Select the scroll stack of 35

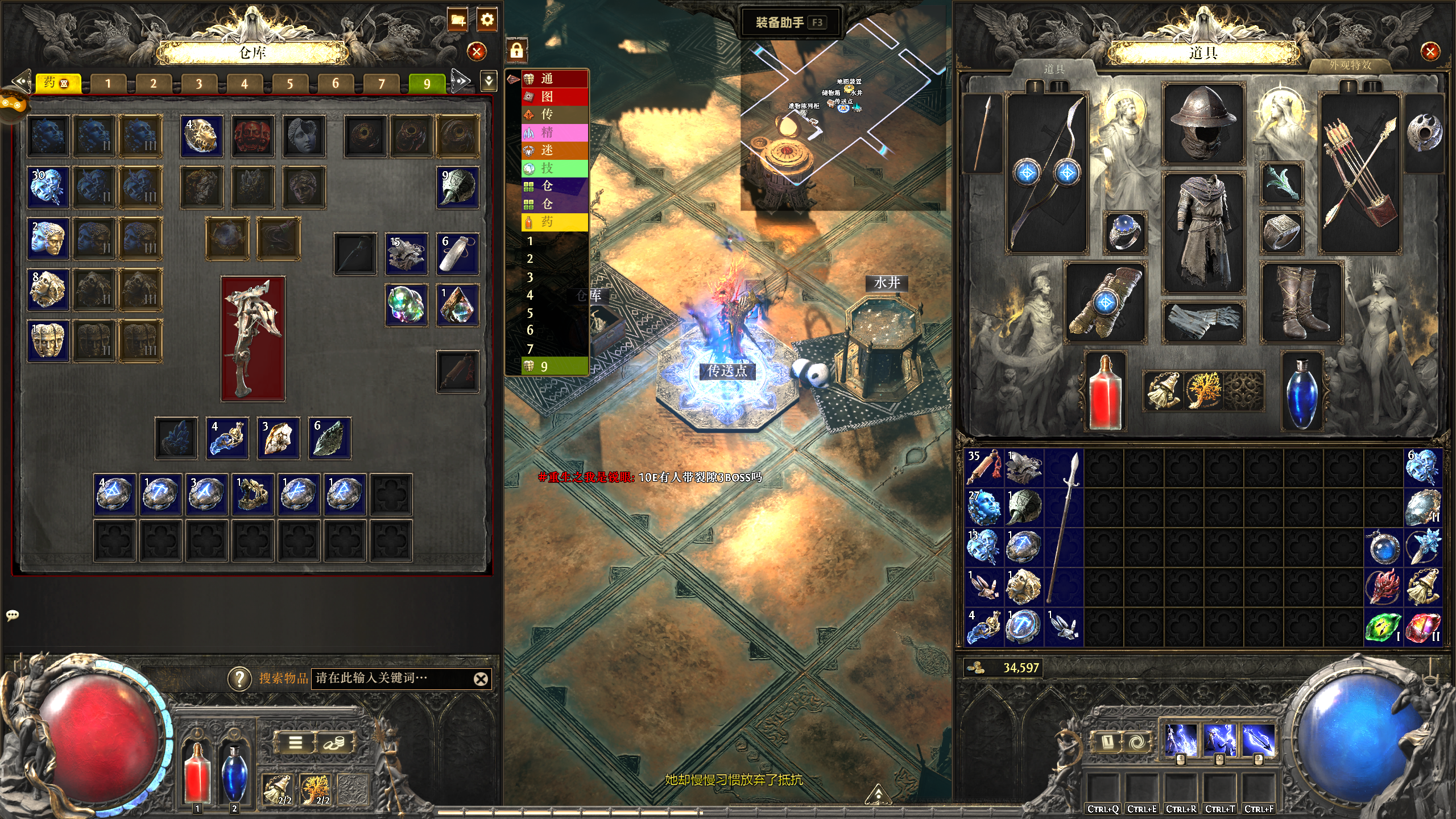click(985, 468)
